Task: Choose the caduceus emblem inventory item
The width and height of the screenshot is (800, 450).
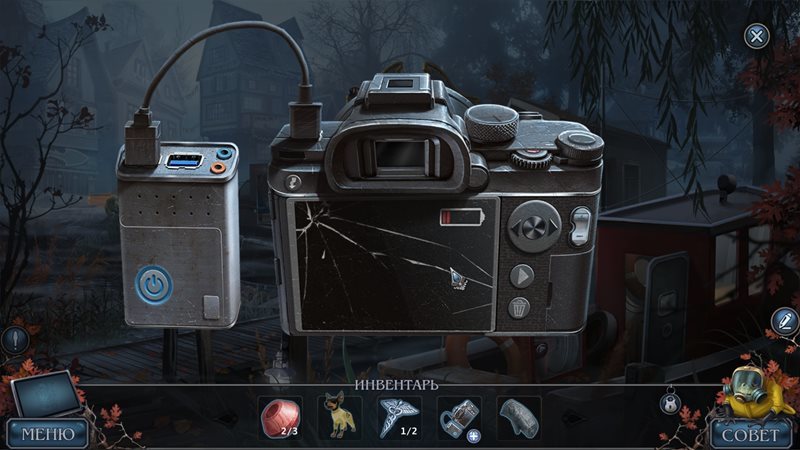Action: 399,415
